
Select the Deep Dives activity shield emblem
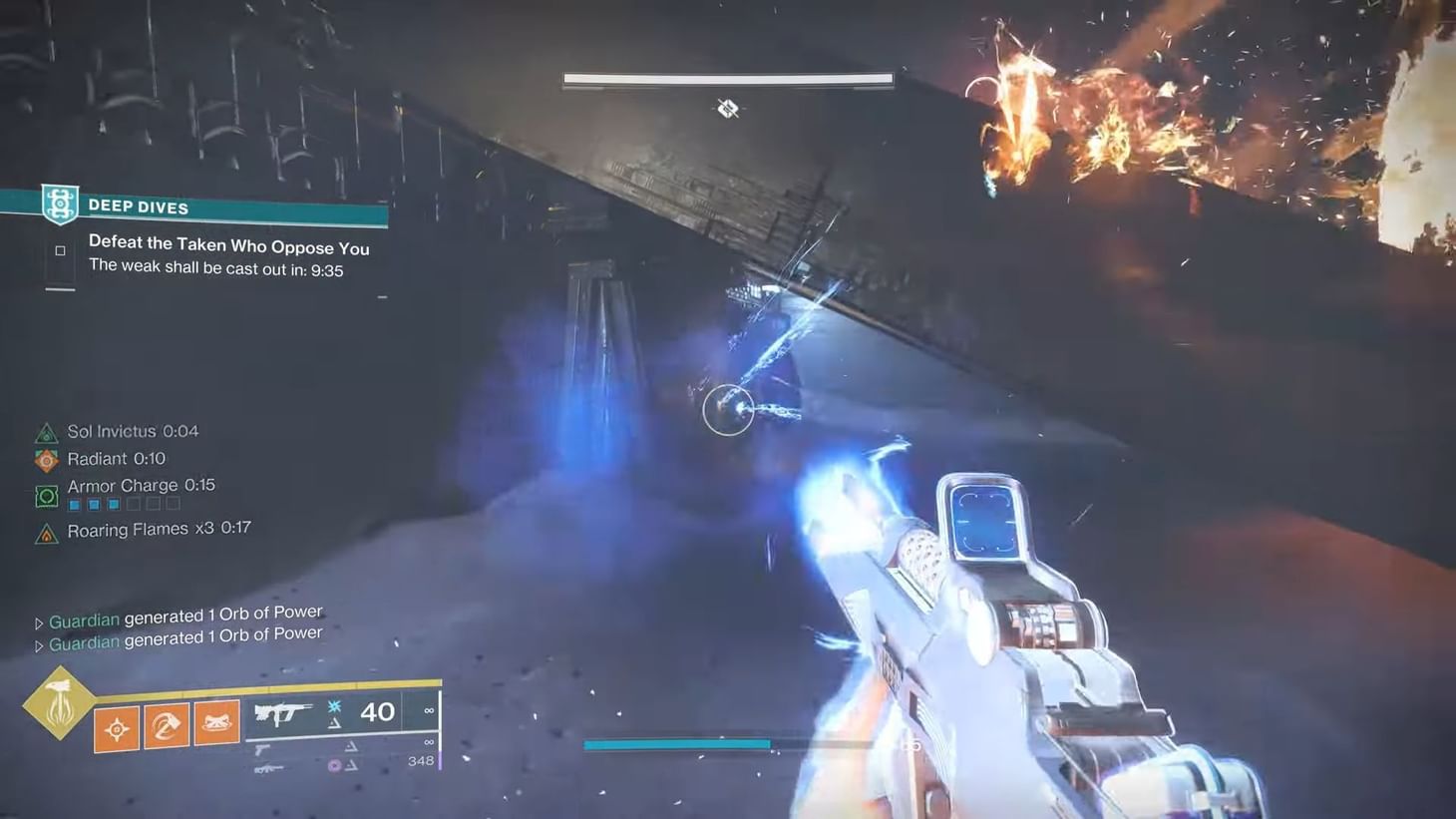pyautogui.click(x=61, y=204)
